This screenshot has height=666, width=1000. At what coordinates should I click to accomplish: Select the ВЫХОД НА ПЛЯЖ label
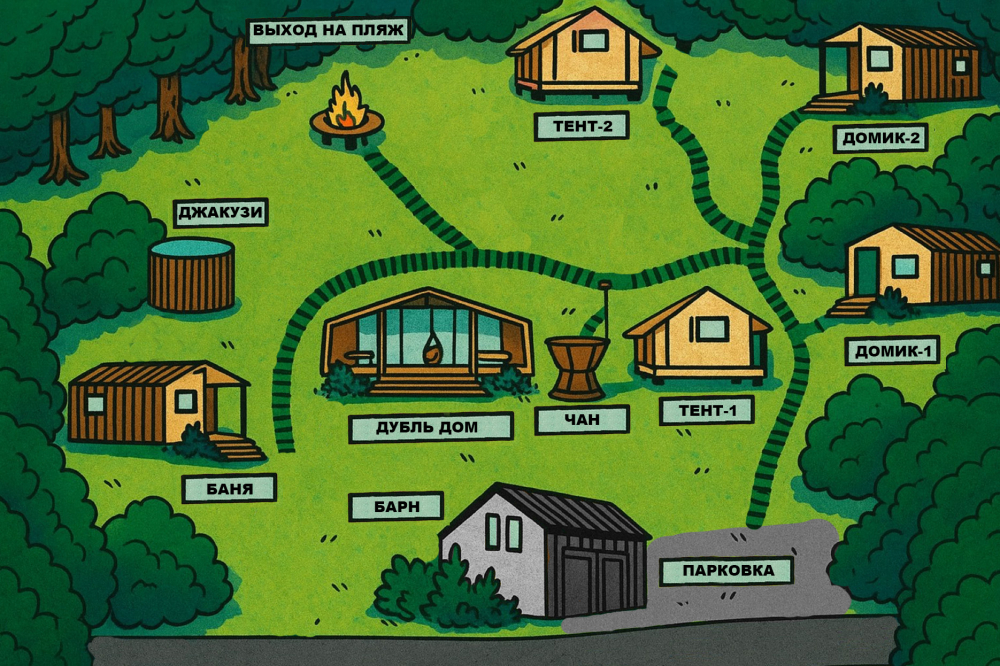[x=329, y=31]
